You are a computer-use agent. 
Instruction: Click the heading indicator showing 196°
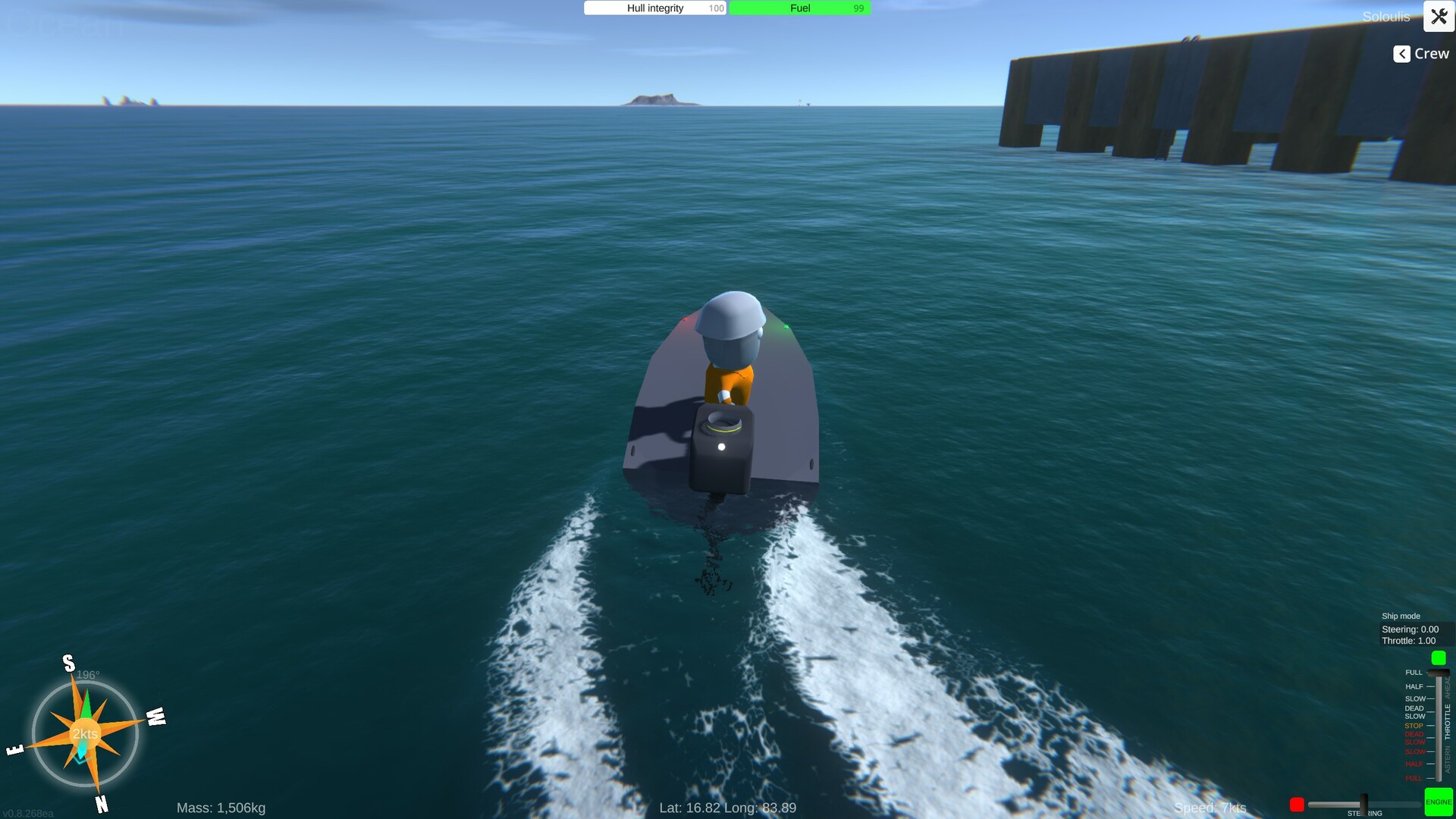pos(89,674)
